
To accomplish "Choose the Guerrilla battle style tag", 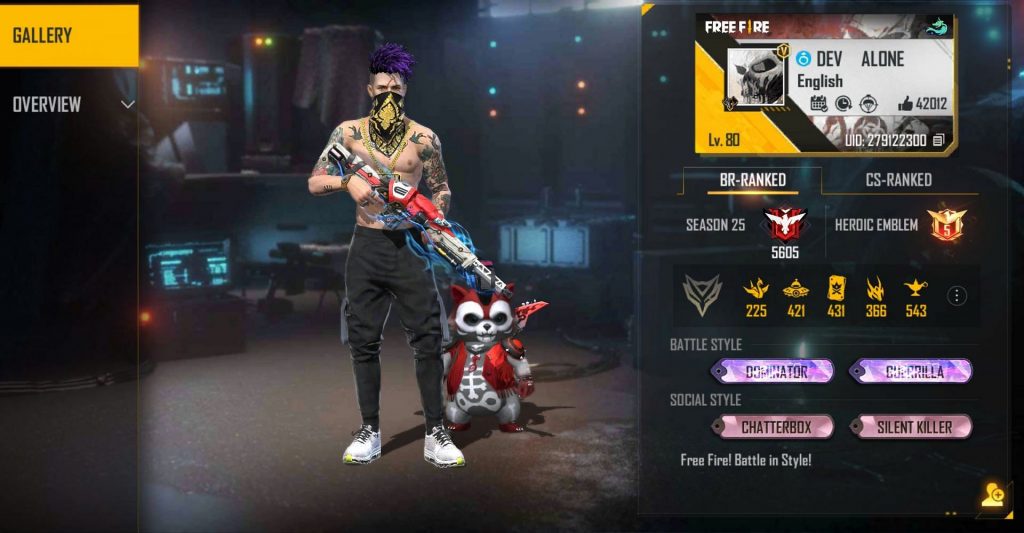I will coord(911,372).
